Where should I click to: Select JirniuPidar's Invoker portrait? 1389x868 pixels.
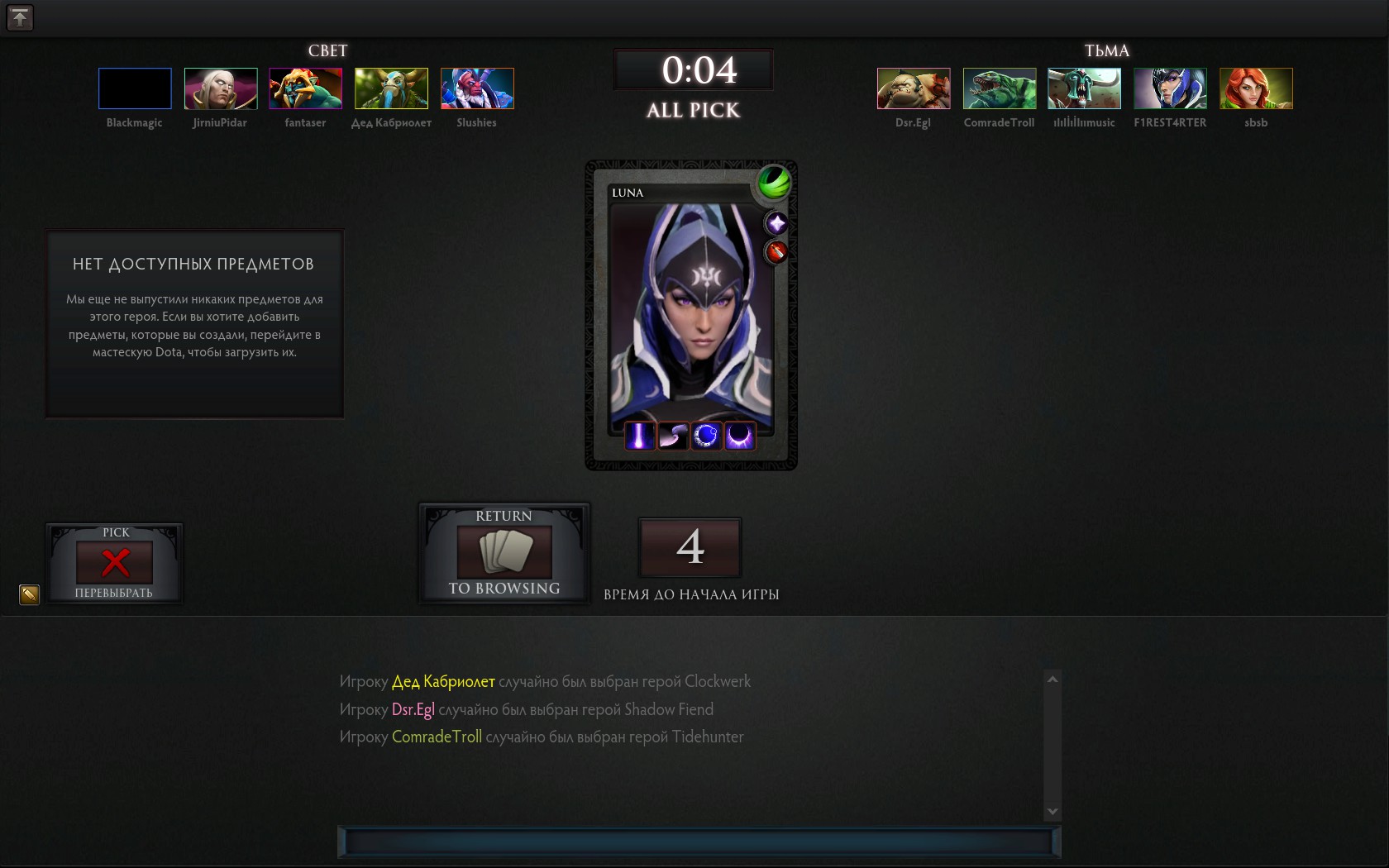point(221,88)
